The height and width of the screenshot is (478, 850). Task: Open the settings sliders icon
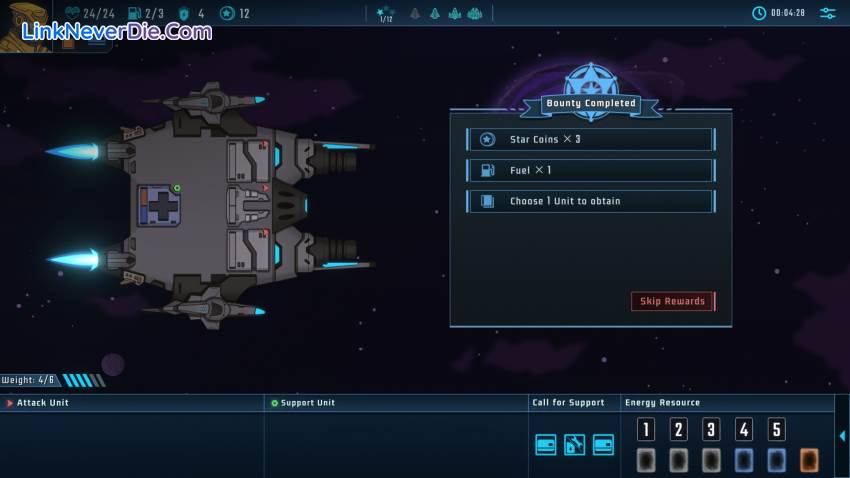pos(828,13)
